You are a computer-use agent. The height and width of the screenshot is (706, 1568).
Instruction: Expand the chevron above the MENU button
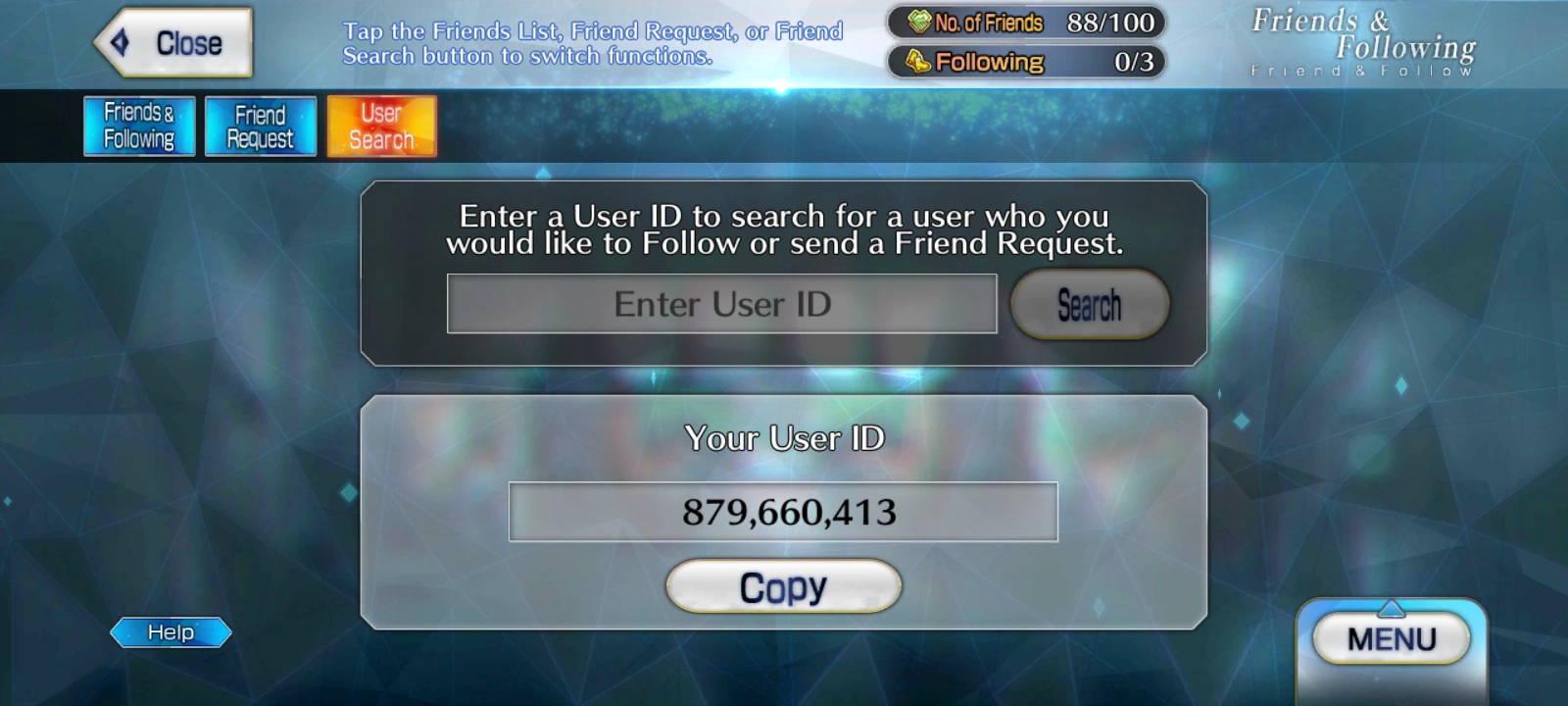click(1391, 610)
